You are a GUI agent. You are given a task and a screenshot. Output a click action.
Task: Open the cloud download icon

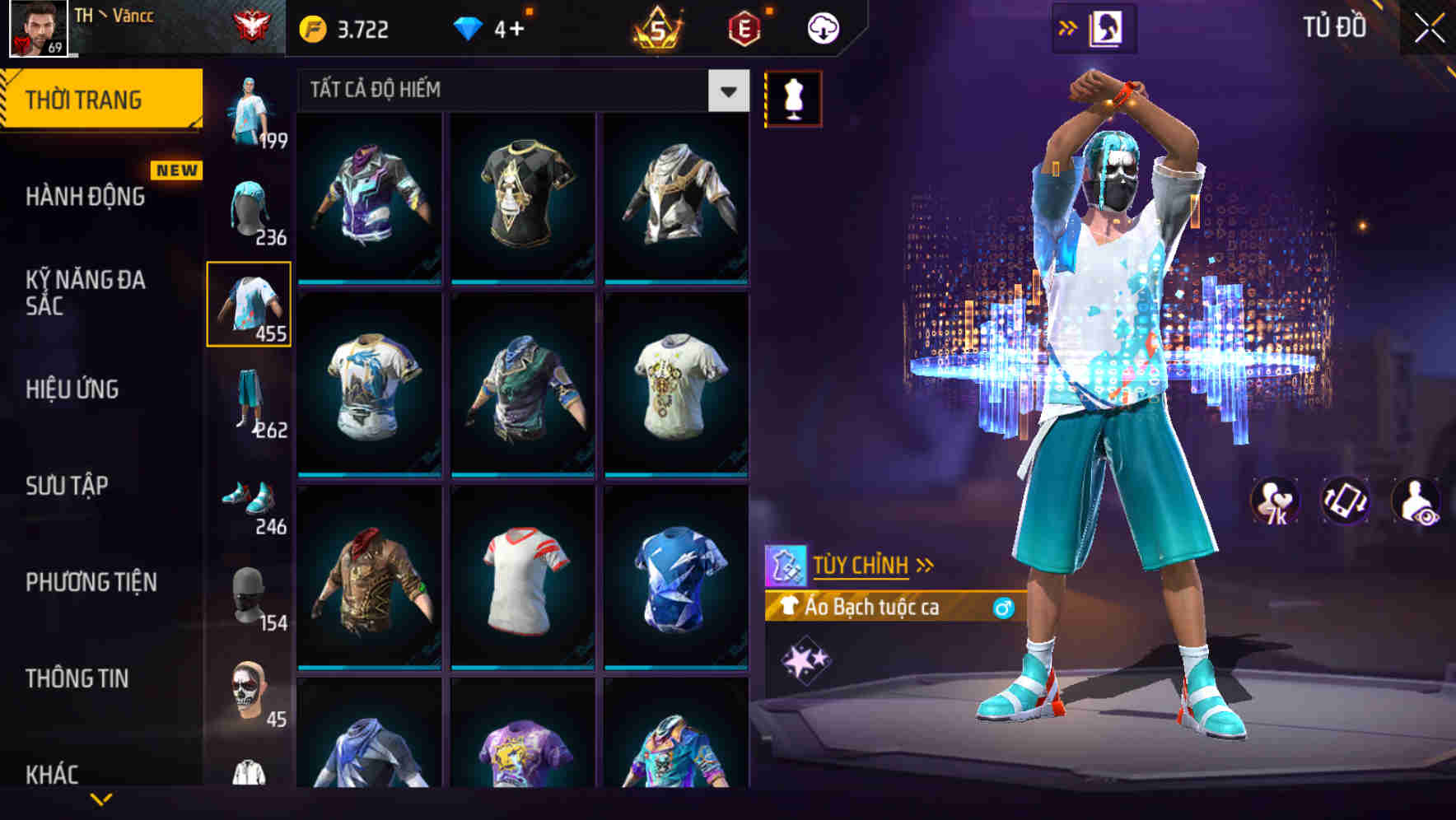coord(824,27)
